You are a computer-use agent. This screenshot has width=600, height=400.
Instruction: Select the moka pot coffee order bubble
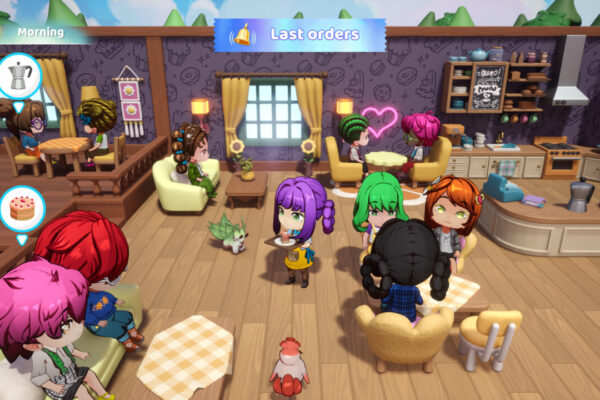[x=20, y=75]
